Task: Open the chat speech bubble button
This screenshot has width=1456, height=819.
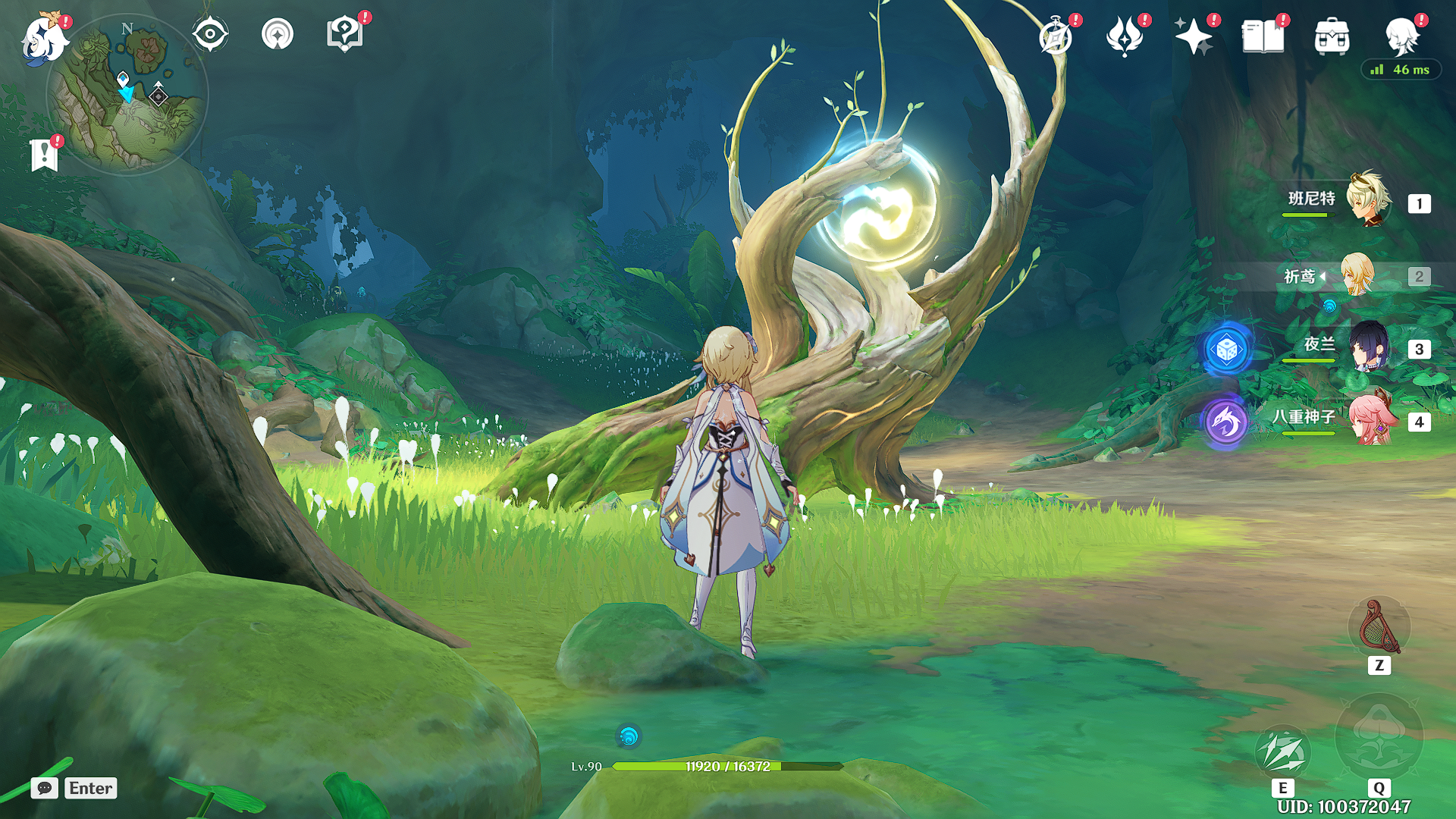Action: (x=45, y=788)
